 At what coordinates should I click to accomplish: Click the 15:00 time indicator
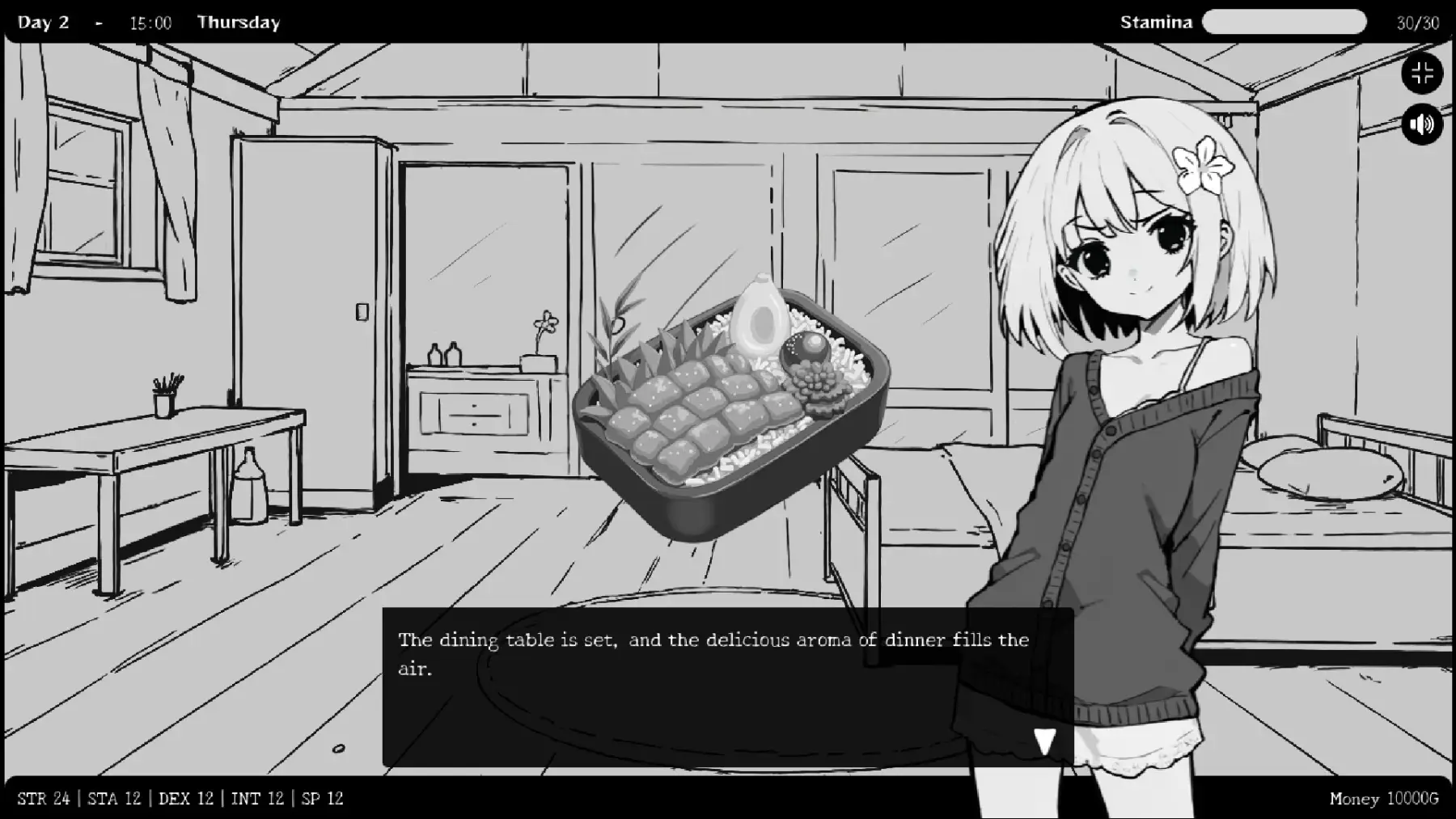tap(150, 22)
